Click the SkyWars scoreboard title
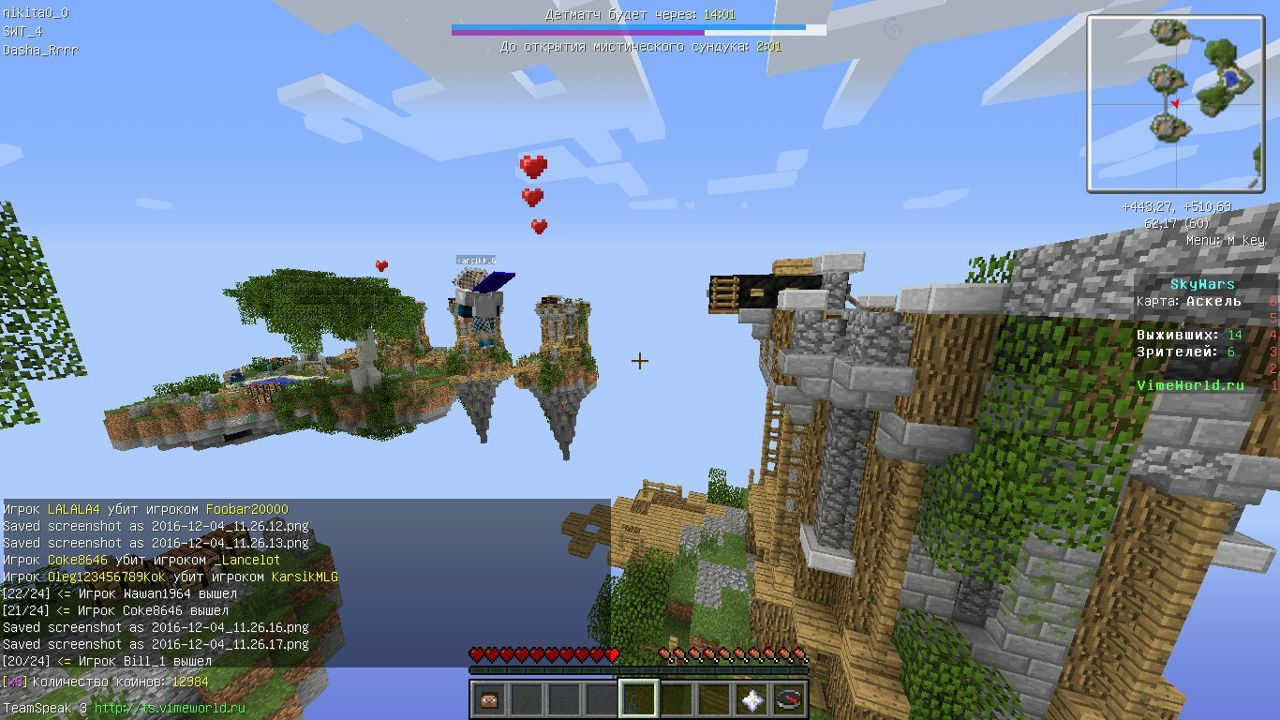This screenshot has width=1280, height=720. (1202, 284)
